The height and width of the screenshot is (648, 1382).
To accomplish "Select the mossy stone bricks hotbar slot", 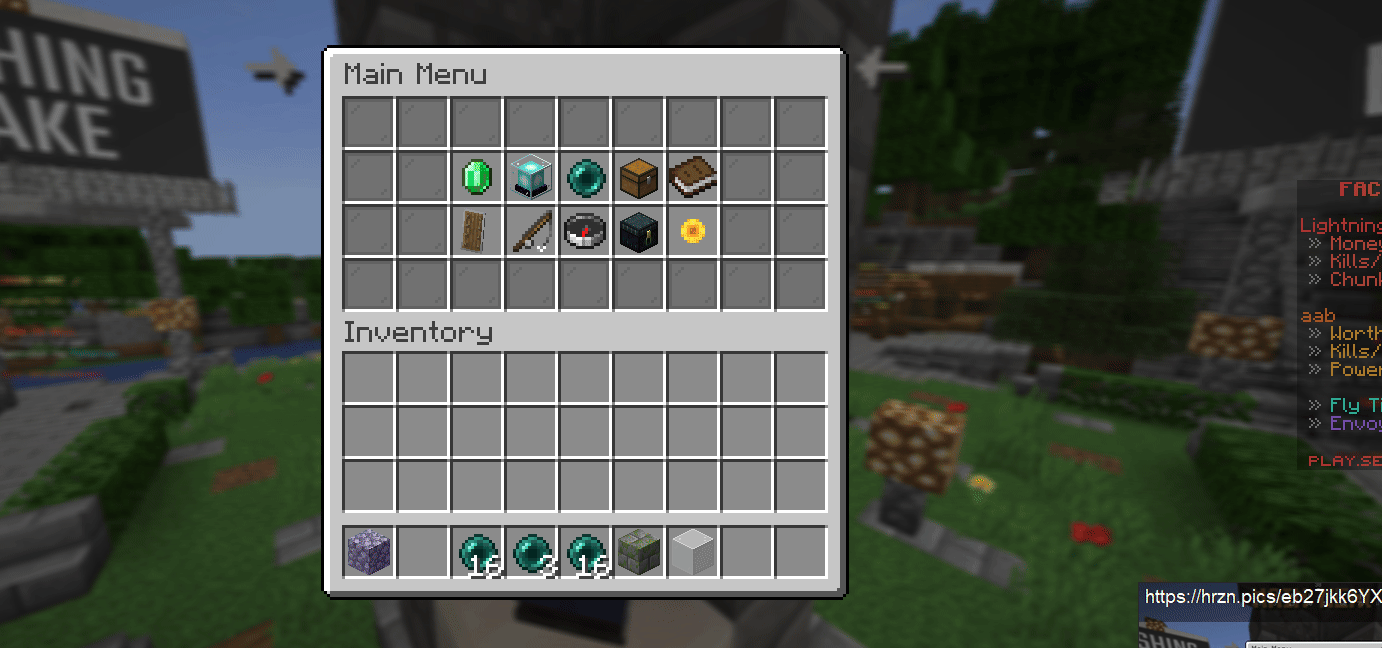I will click(639, 551).
